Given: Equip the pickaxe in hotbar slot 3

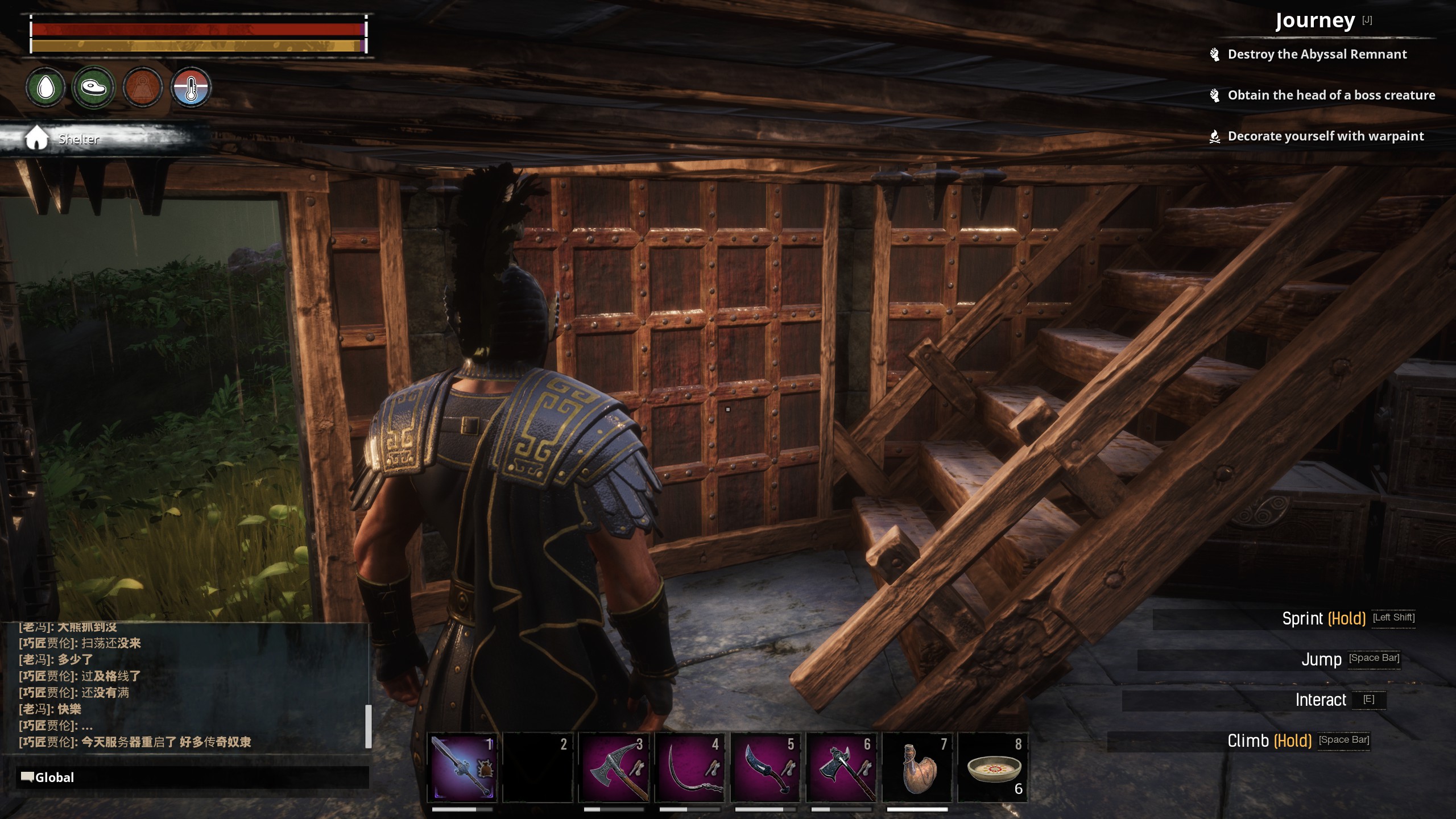Looking at the screenshot, I should 614,767.
